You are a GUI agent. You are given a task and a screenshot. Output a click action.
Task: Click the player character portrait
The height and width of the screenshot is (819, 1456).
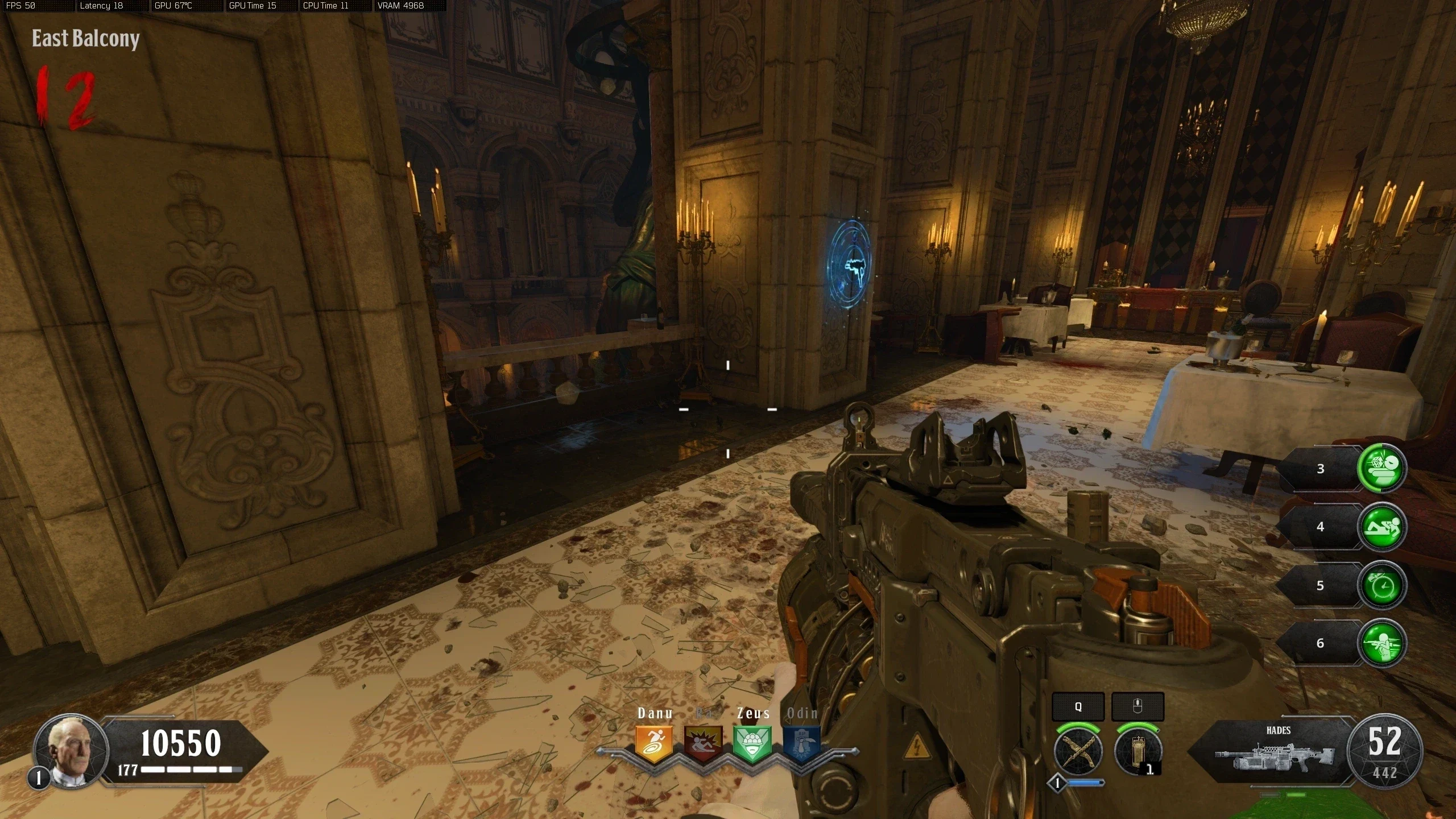tap(71, 750)
